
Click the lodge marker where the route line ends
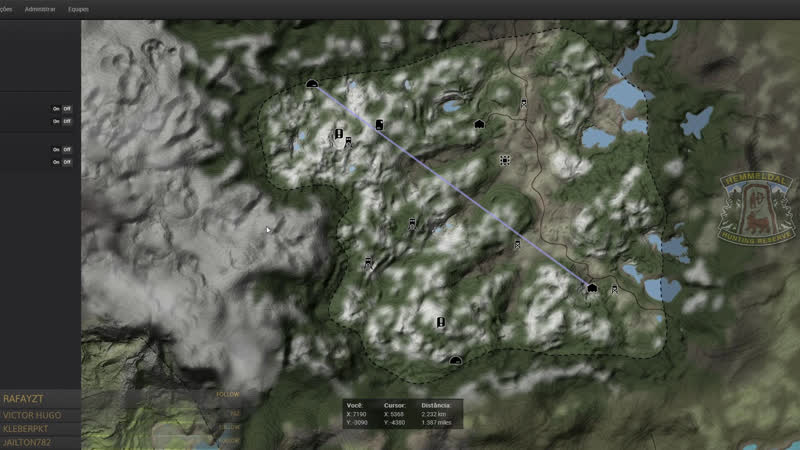coord(592,288)
